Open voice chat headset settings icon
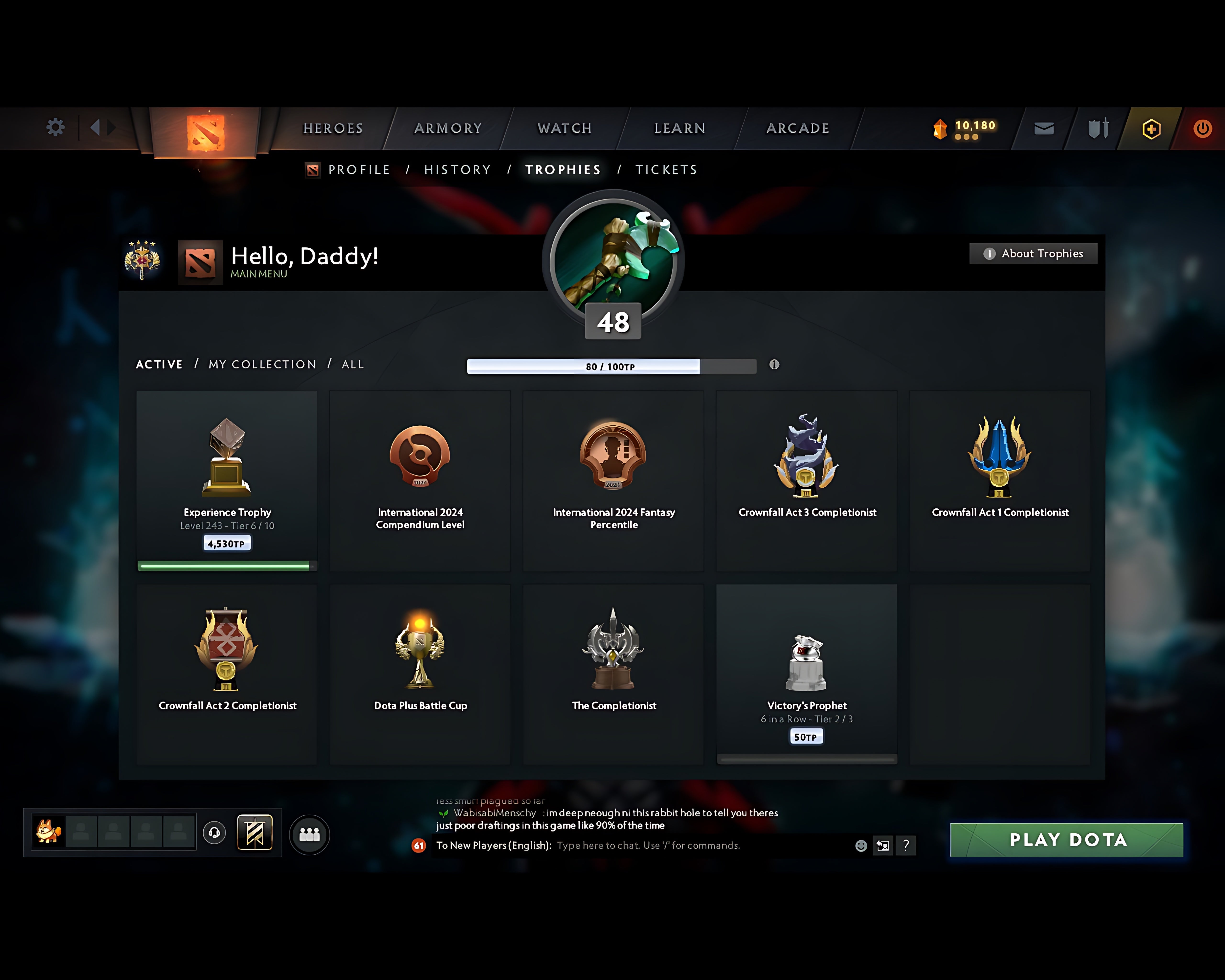Screen dimensions: 1225x980 pyautogui.click(x=215, y=833)
